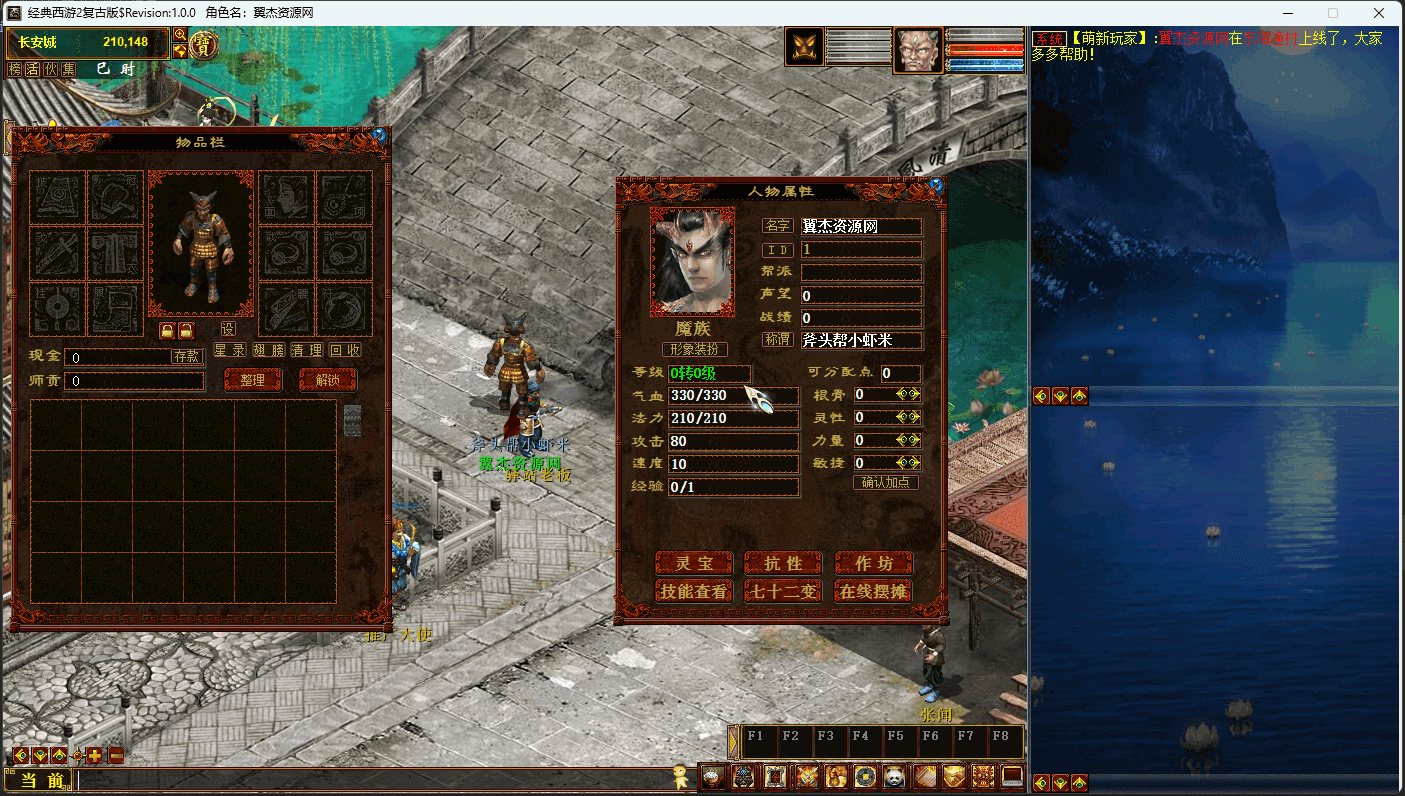Screen dimensions: 1405x796
Task: Start 在线摆摊 online stall
Action: coord(873,592)
